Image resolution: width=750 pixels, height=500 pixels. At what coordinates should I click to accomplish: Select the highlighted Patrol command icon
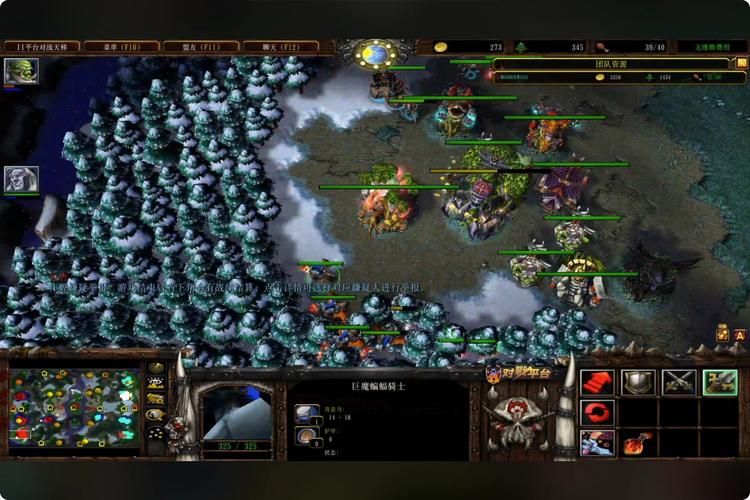point(720,382)
